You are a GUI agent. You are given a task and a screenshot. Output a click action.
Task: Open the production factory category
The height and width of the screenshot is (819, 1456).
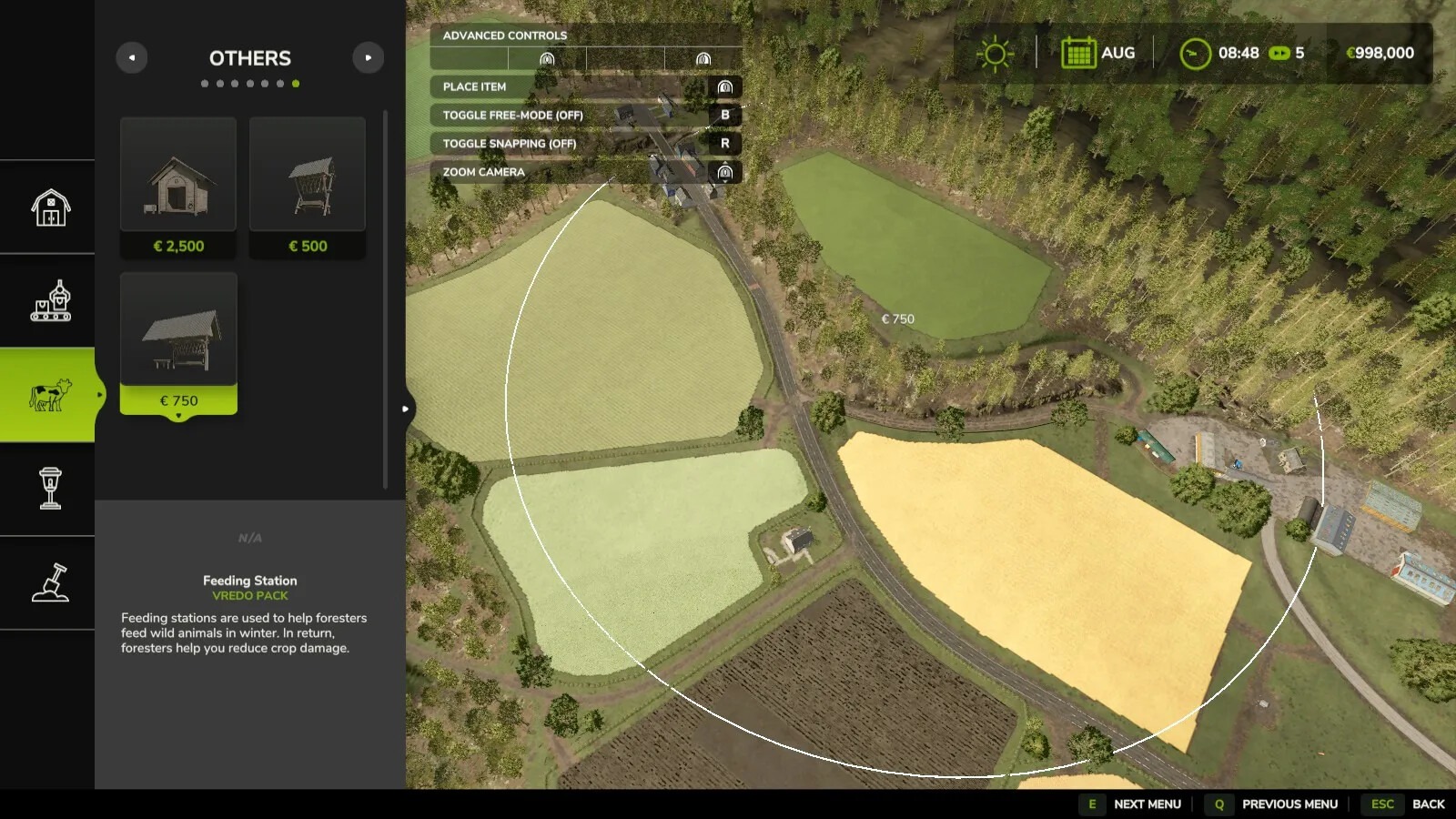[50, 300]
